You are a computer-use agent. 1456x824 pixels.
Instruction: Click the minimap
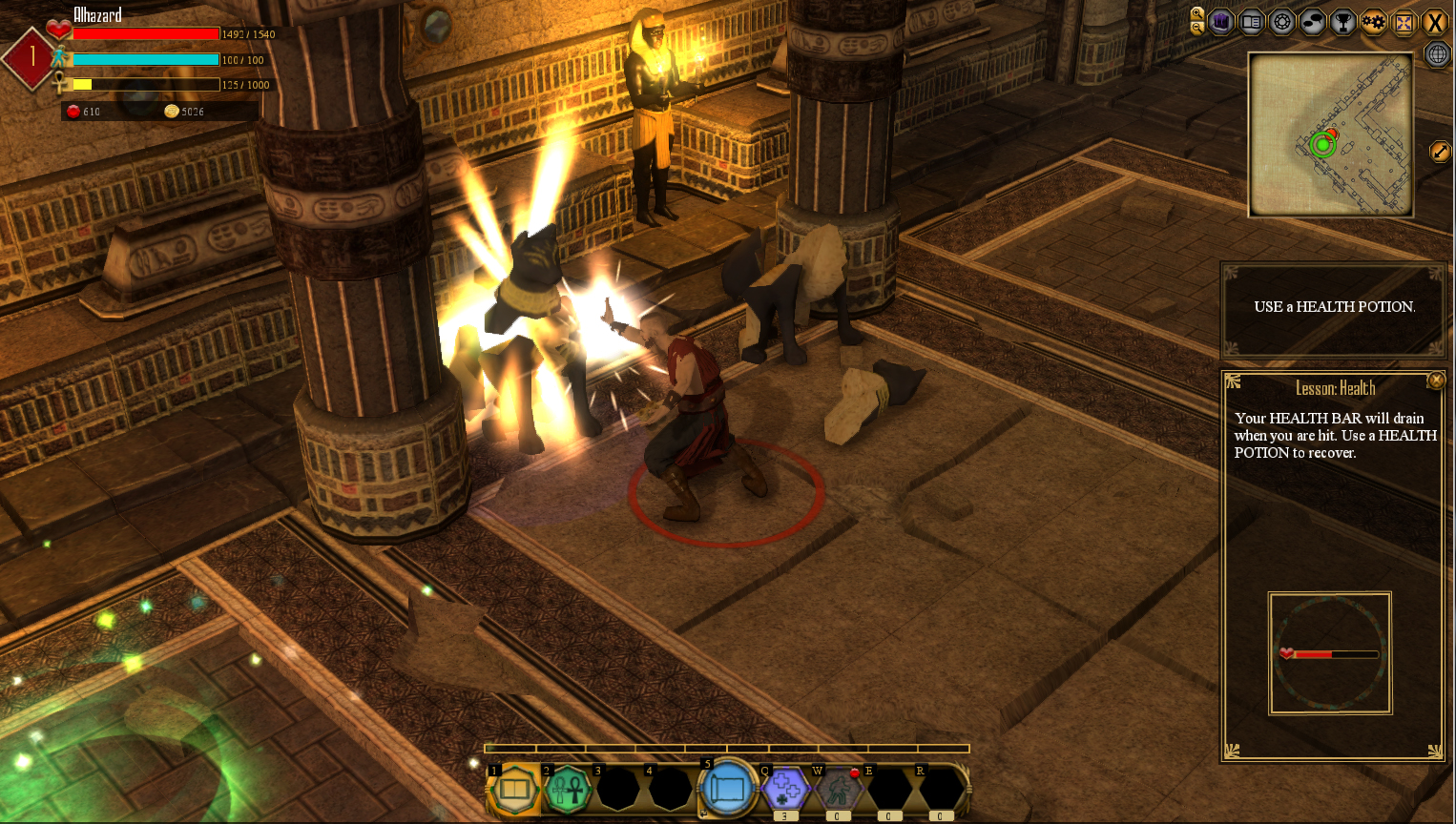tap(1331, 134)
